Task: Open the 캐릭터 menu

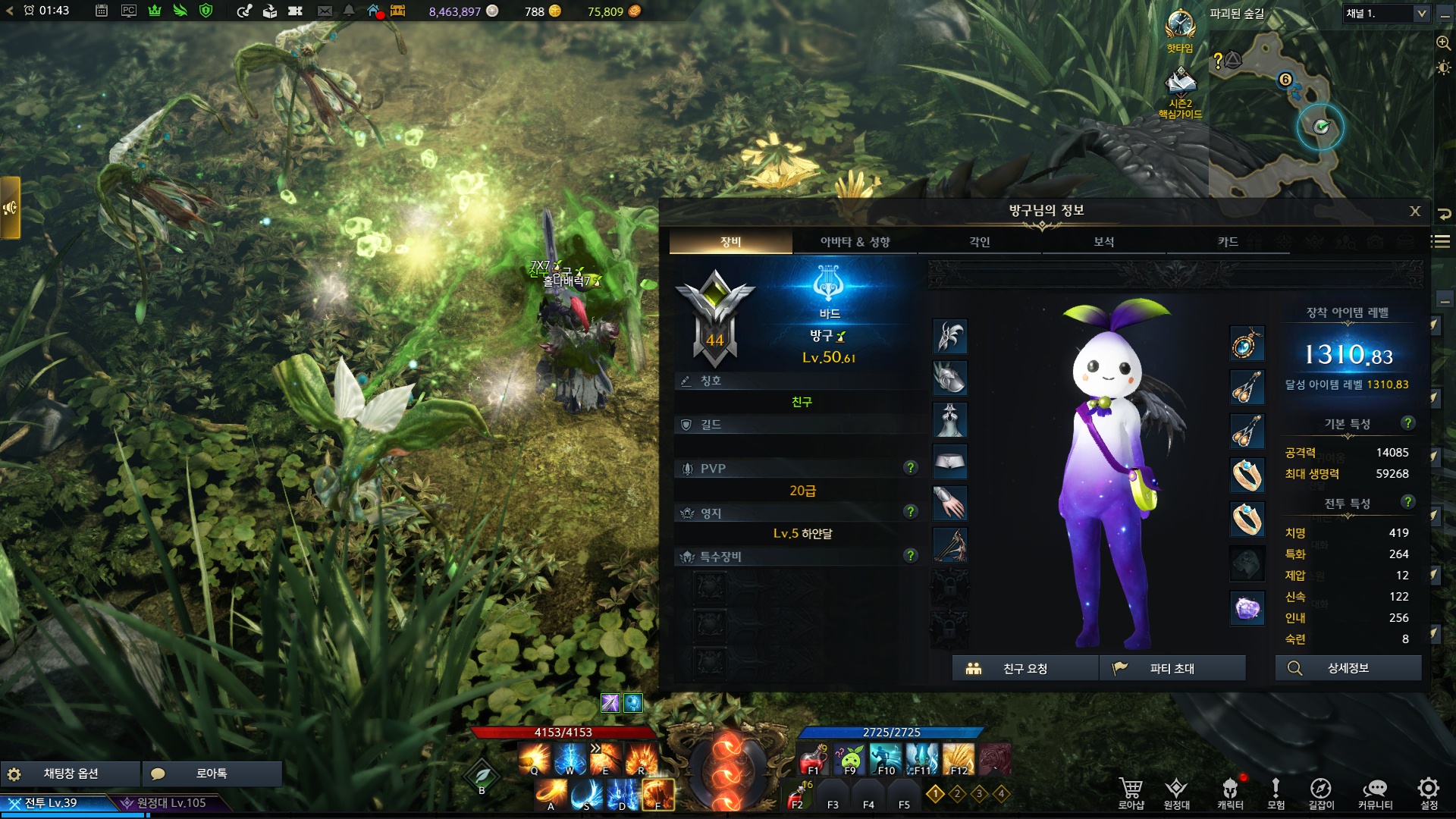Action: [x=1230, y=792]
